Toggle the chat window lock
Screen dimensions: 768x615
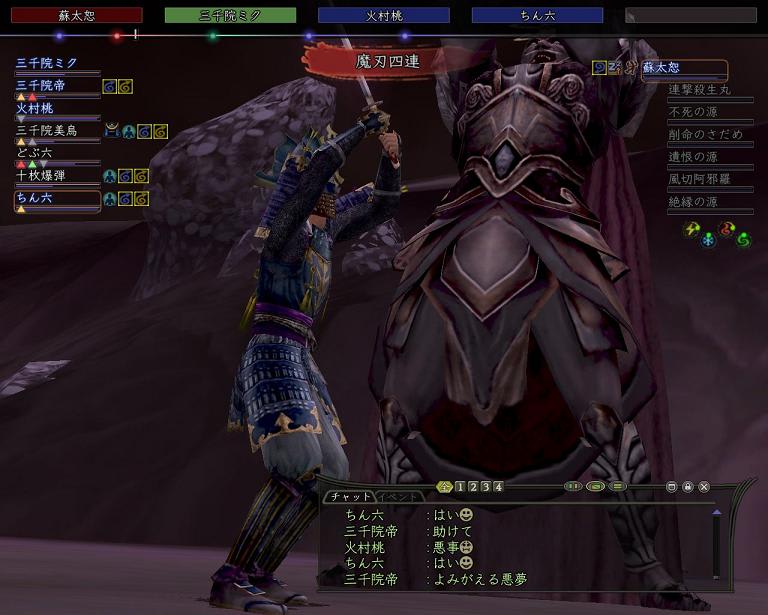coord(688,487)
